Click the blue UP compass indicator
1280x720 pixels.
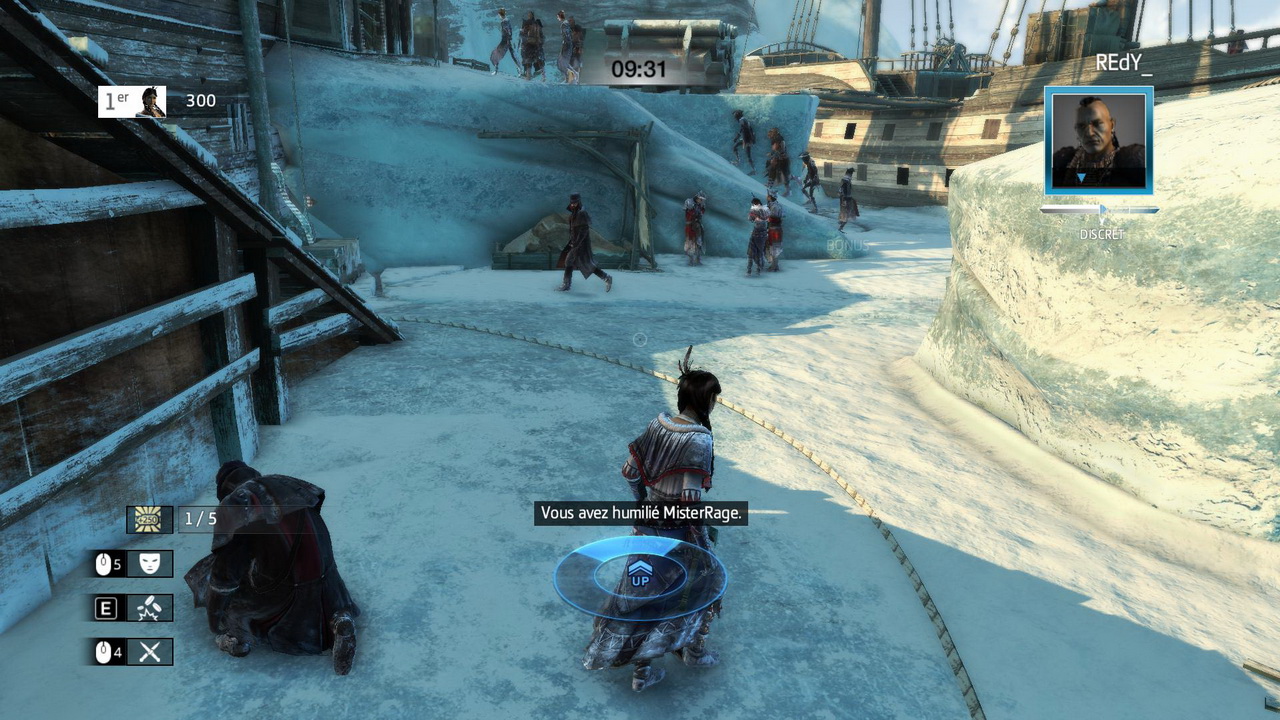pyautogui.click(x=640, y=576)
